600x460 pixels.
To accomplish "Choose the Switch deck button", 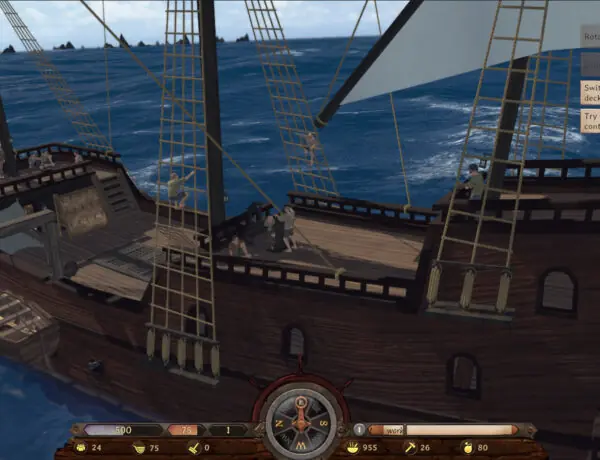I will pos(590,92).
